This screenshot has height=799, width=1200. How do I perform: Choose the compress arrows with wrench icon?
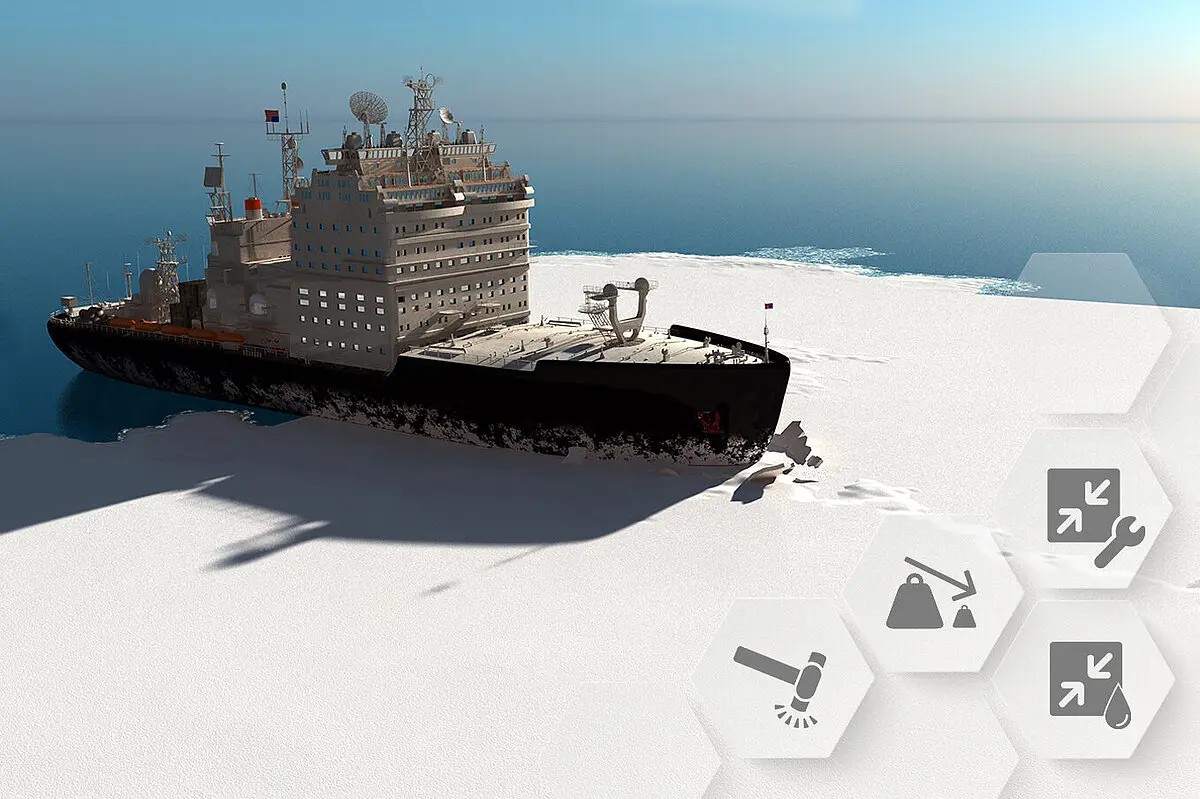[x=1092, y=512]
